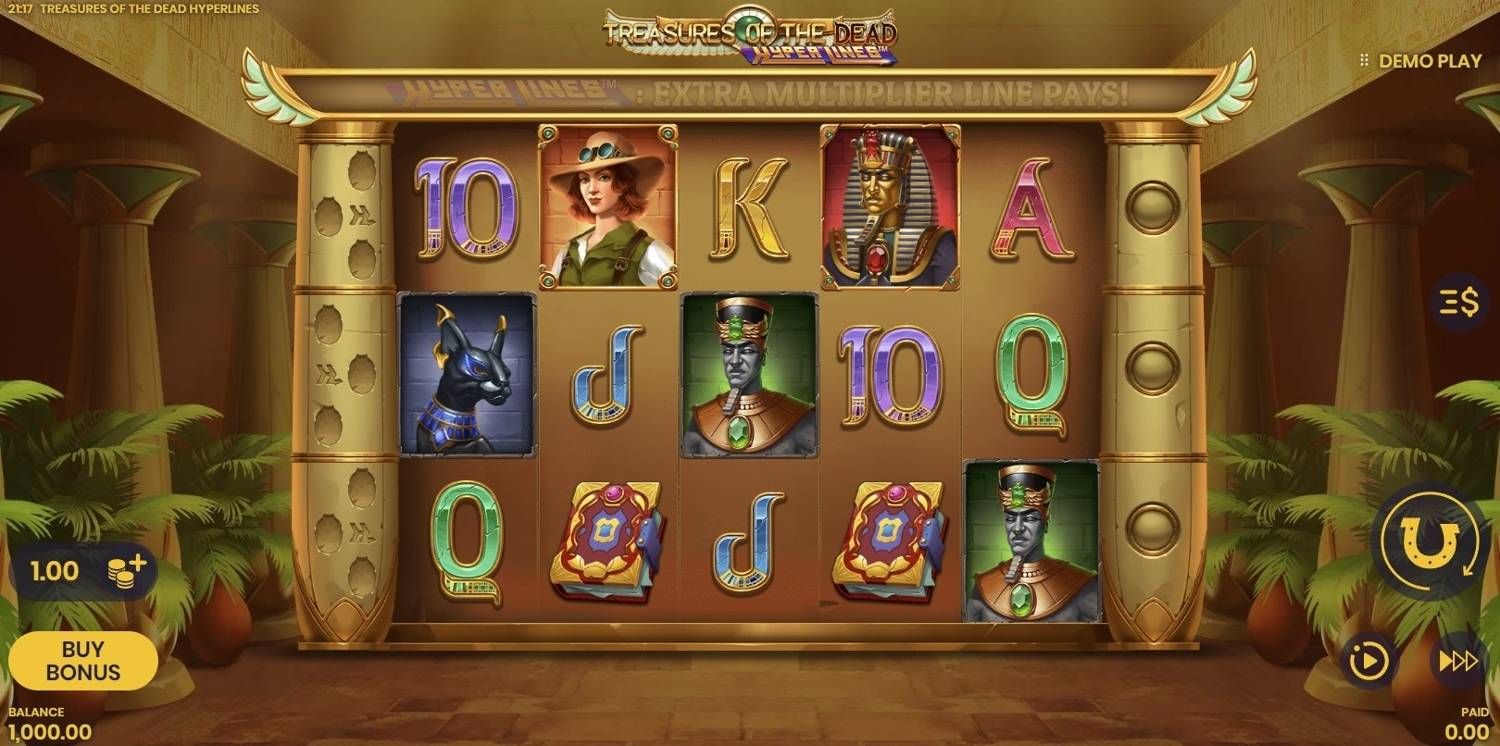Screen dimensions: 1500x746
Task: Open the paytable menu icon
Action: click(1459, 301)
